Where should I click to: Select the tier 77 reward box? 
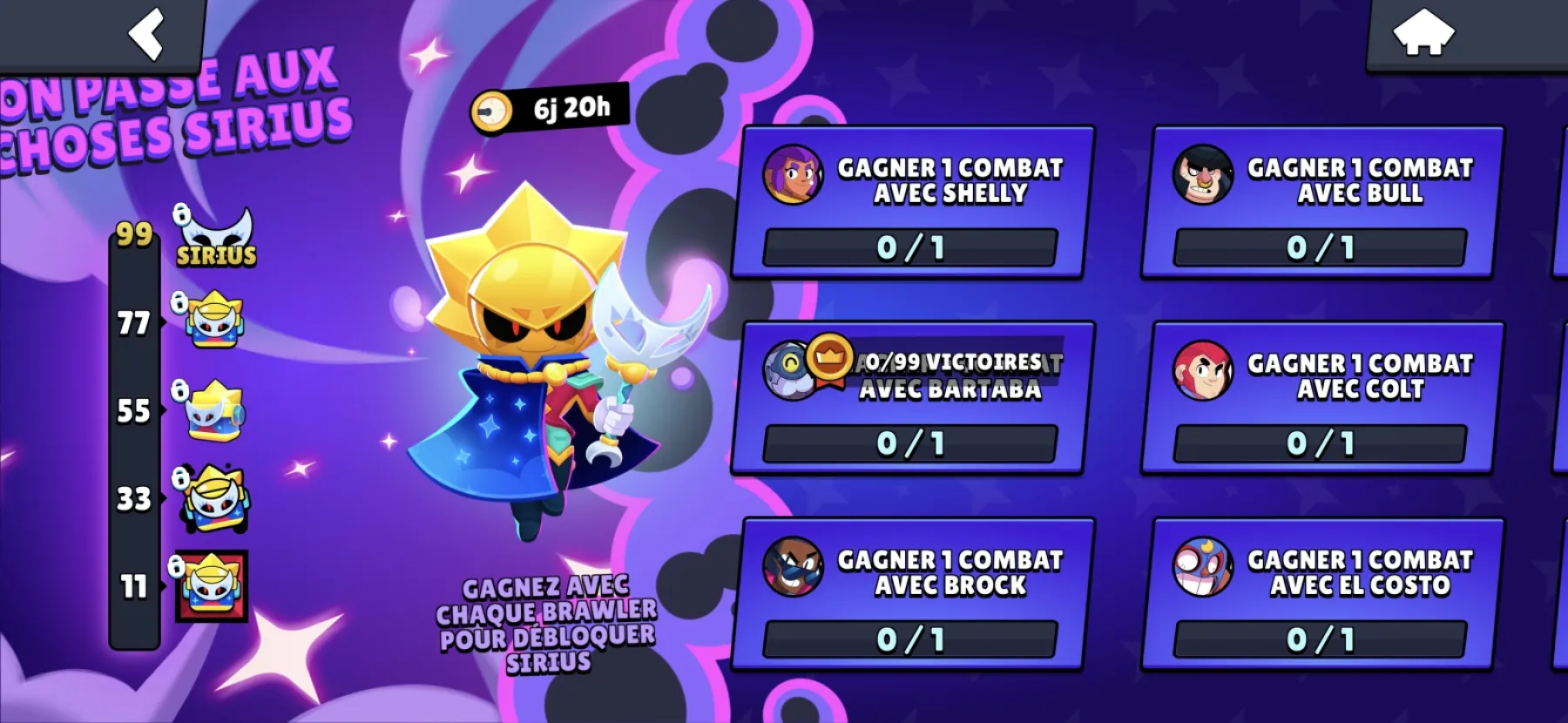point(215,321)
